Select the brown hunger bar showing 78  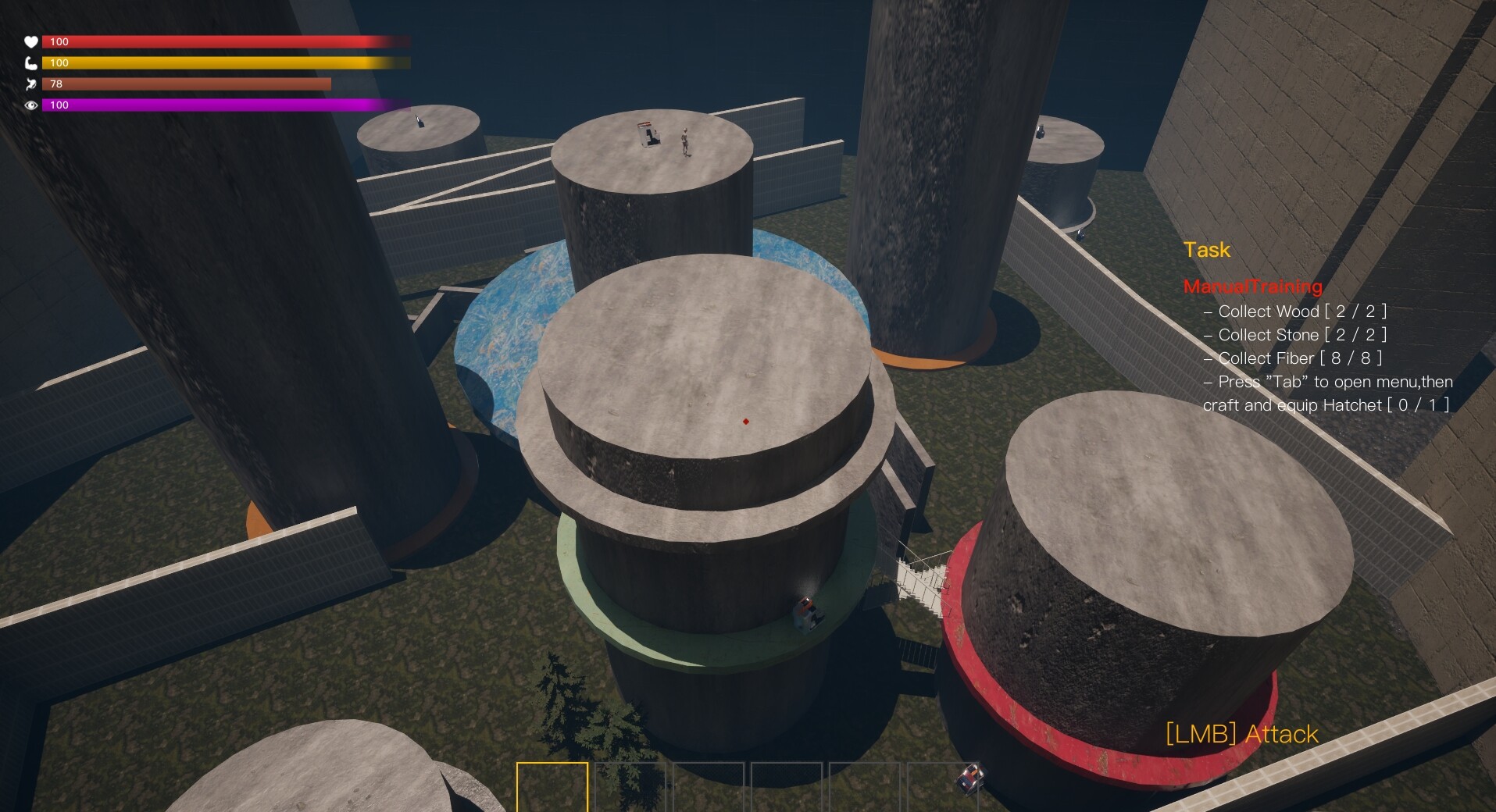[187, 84]
